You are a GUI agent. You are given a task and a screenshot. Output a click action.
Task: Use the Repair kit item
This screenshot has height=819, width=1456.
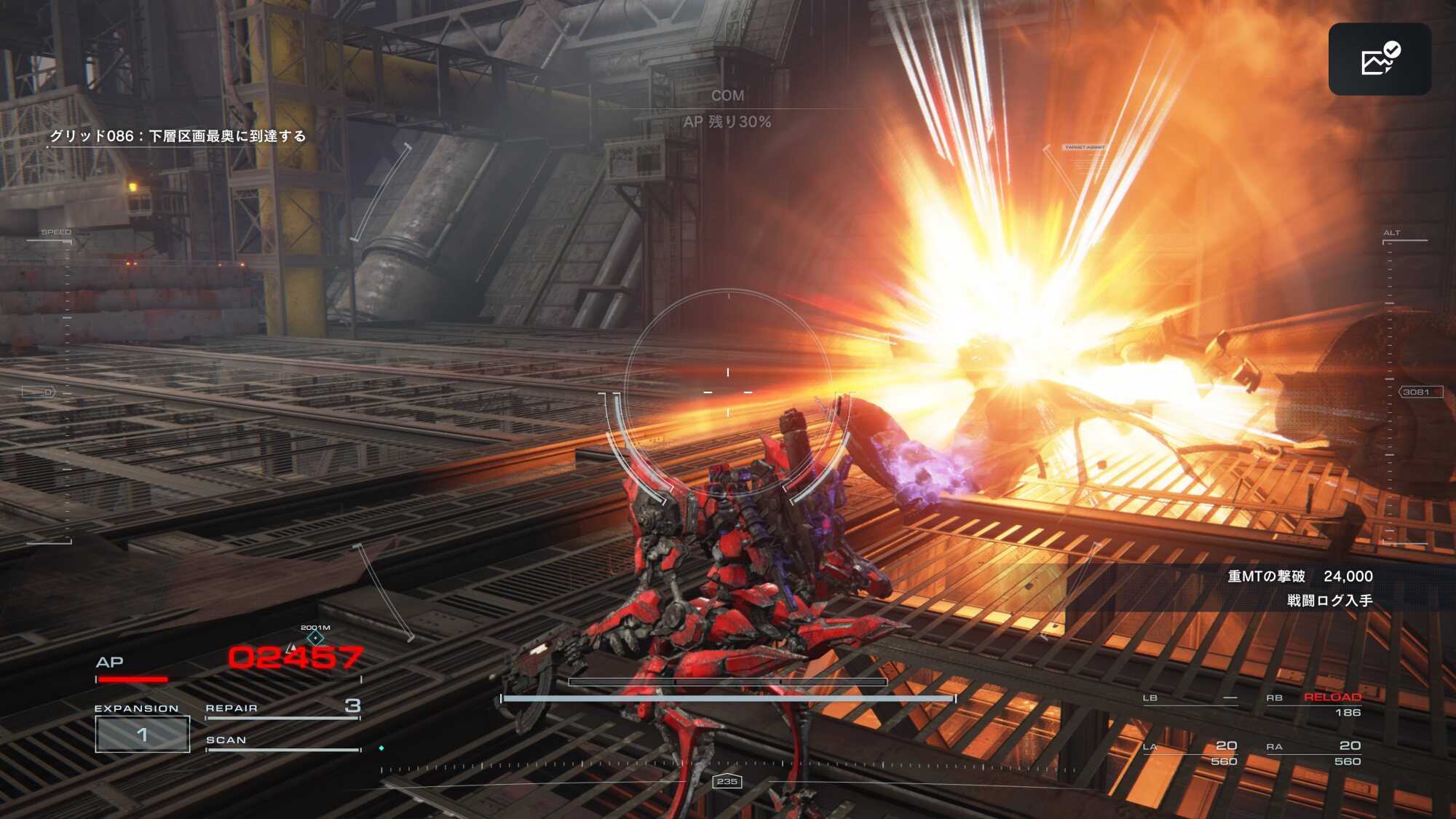tap(282, 708)
